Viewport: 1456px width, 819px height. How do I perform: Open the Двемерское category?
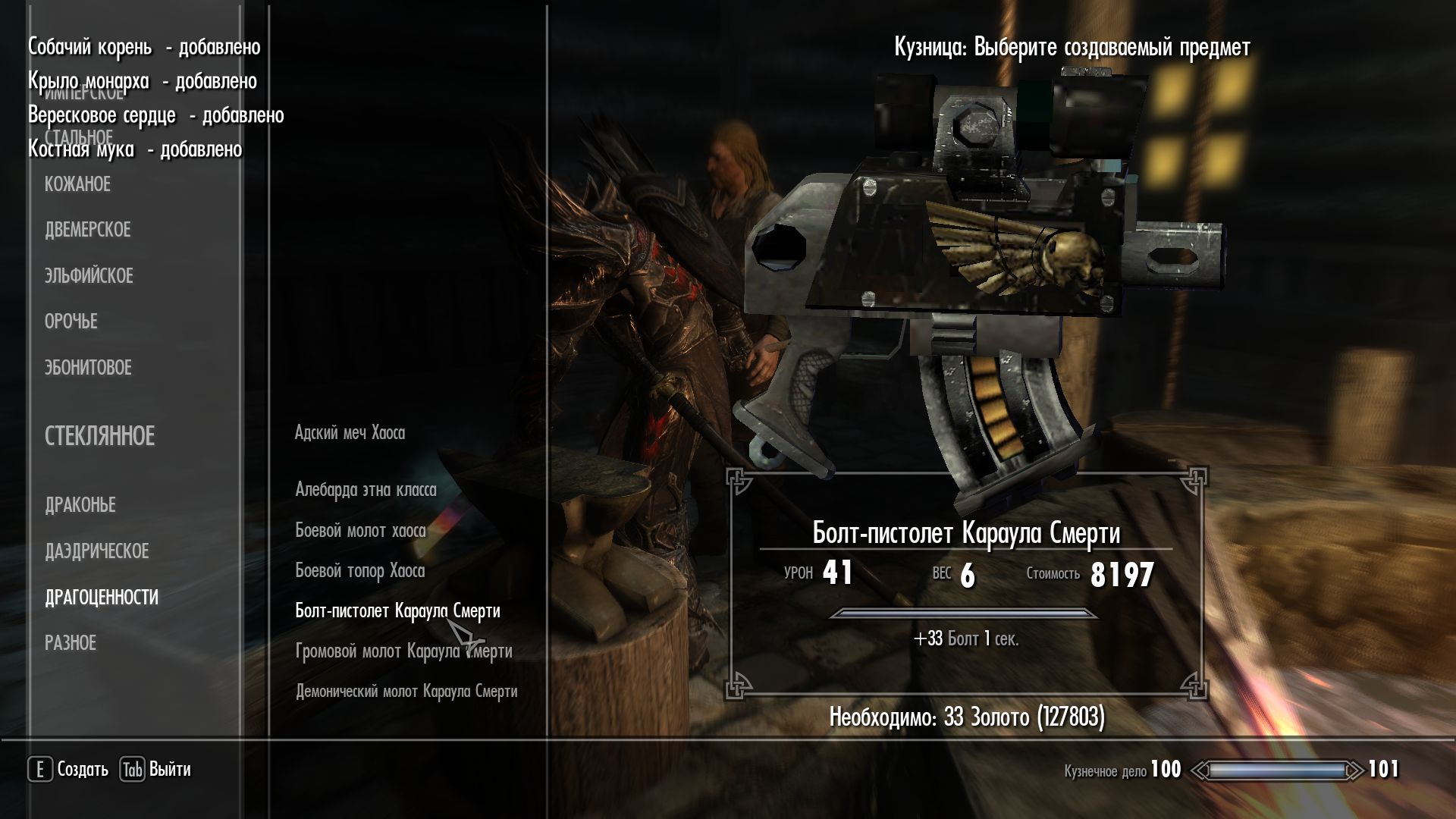(x=87, y=230)
